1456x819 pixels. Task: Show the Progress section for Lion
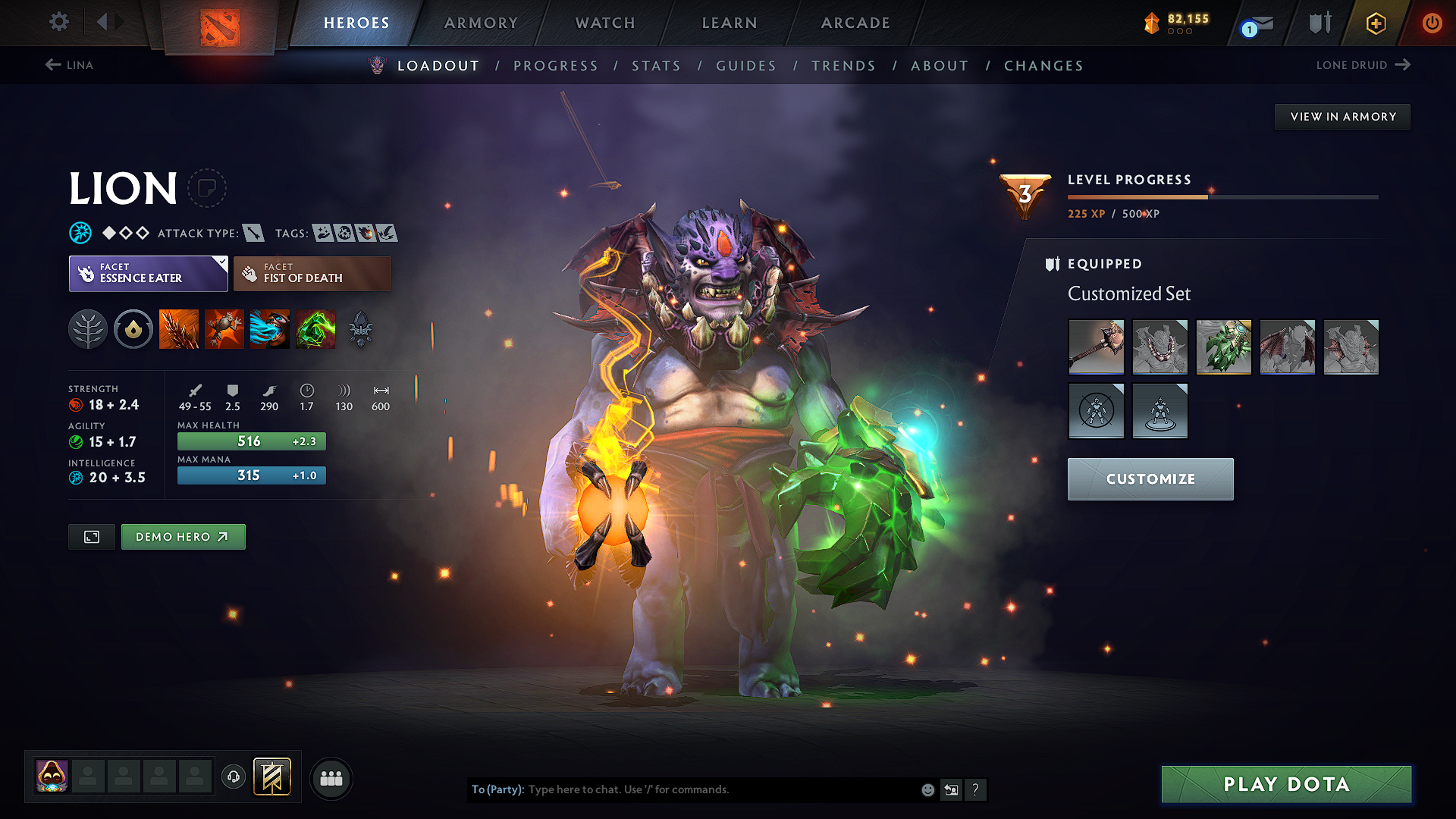[556, 66]
